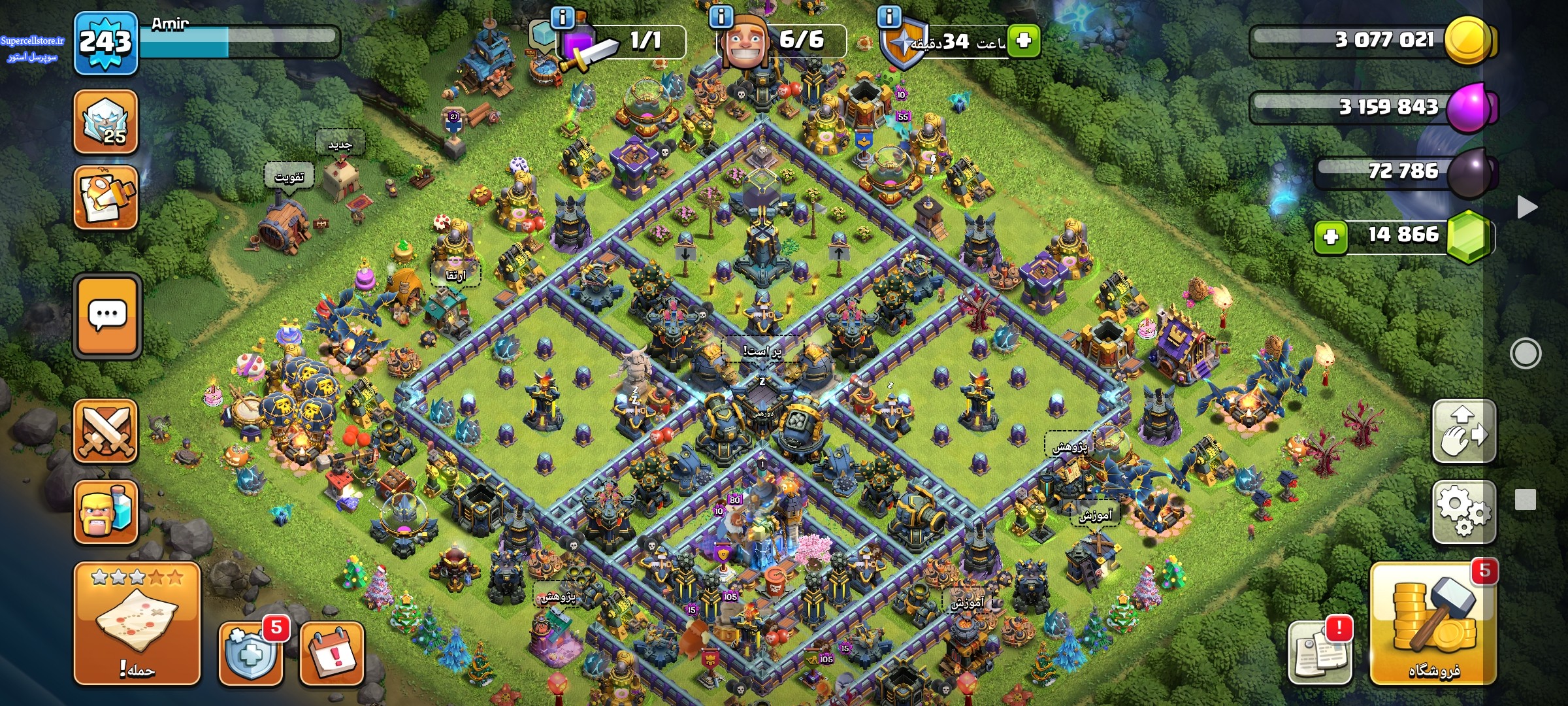Open the chat speech bubble panel

(x=107, y=316)
